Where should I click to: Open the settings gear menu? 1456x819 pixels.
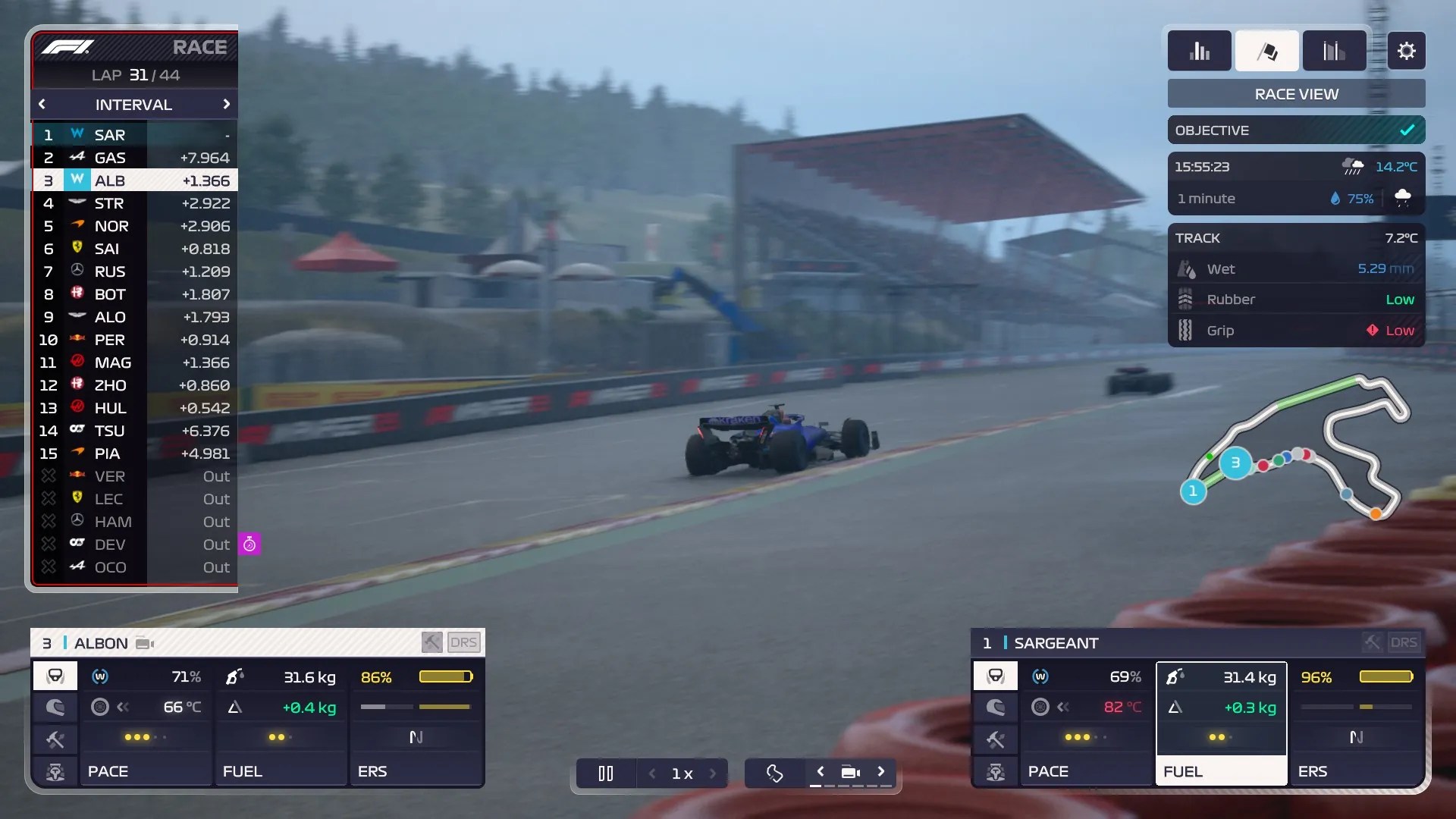pos(1407,50)
